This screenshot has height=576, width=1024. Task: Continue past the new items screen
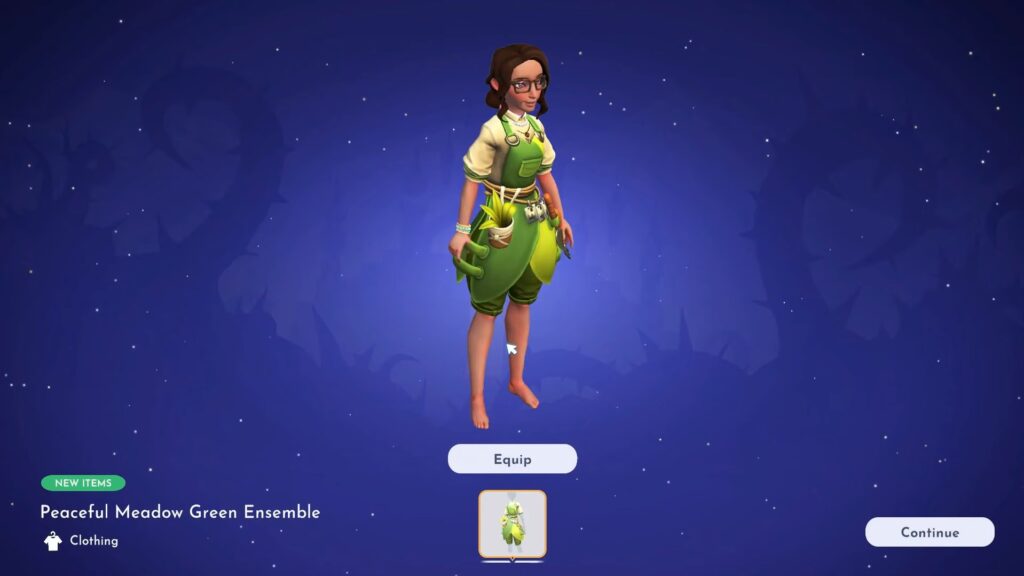(x=929, y=532)
